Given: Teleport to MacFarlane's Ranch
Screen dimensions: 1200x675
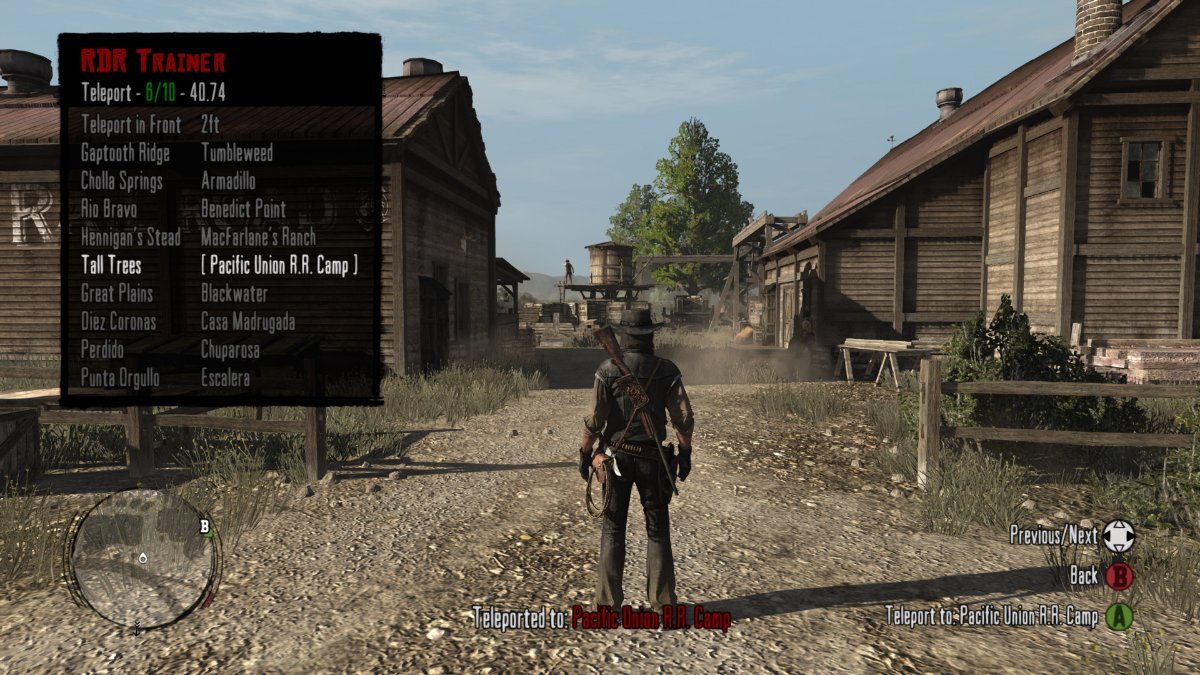Looking at the screenshot, I should click(258, 237).
